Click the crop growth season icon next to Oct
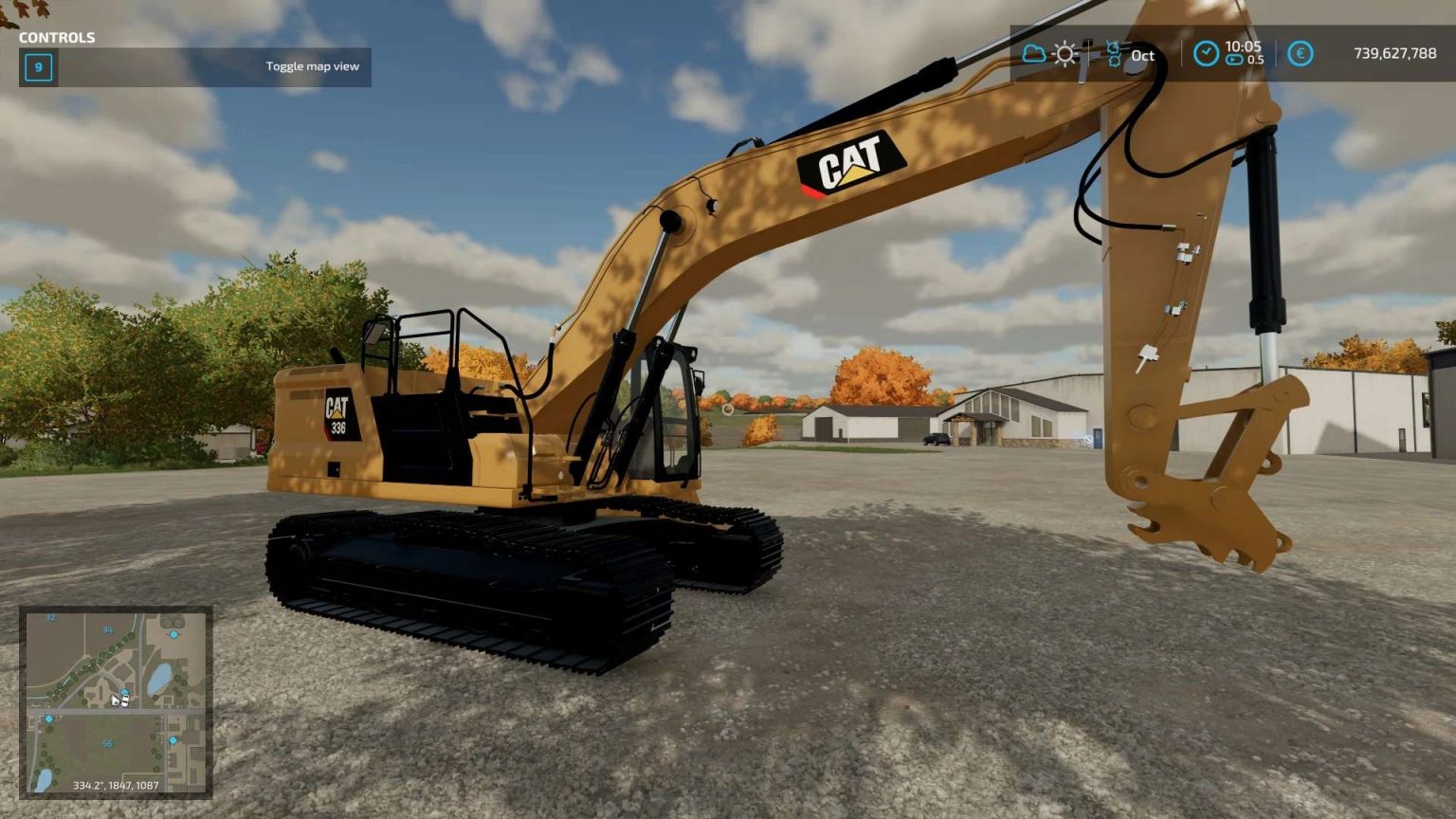The image size is (1456, 819). [1114, 54]
